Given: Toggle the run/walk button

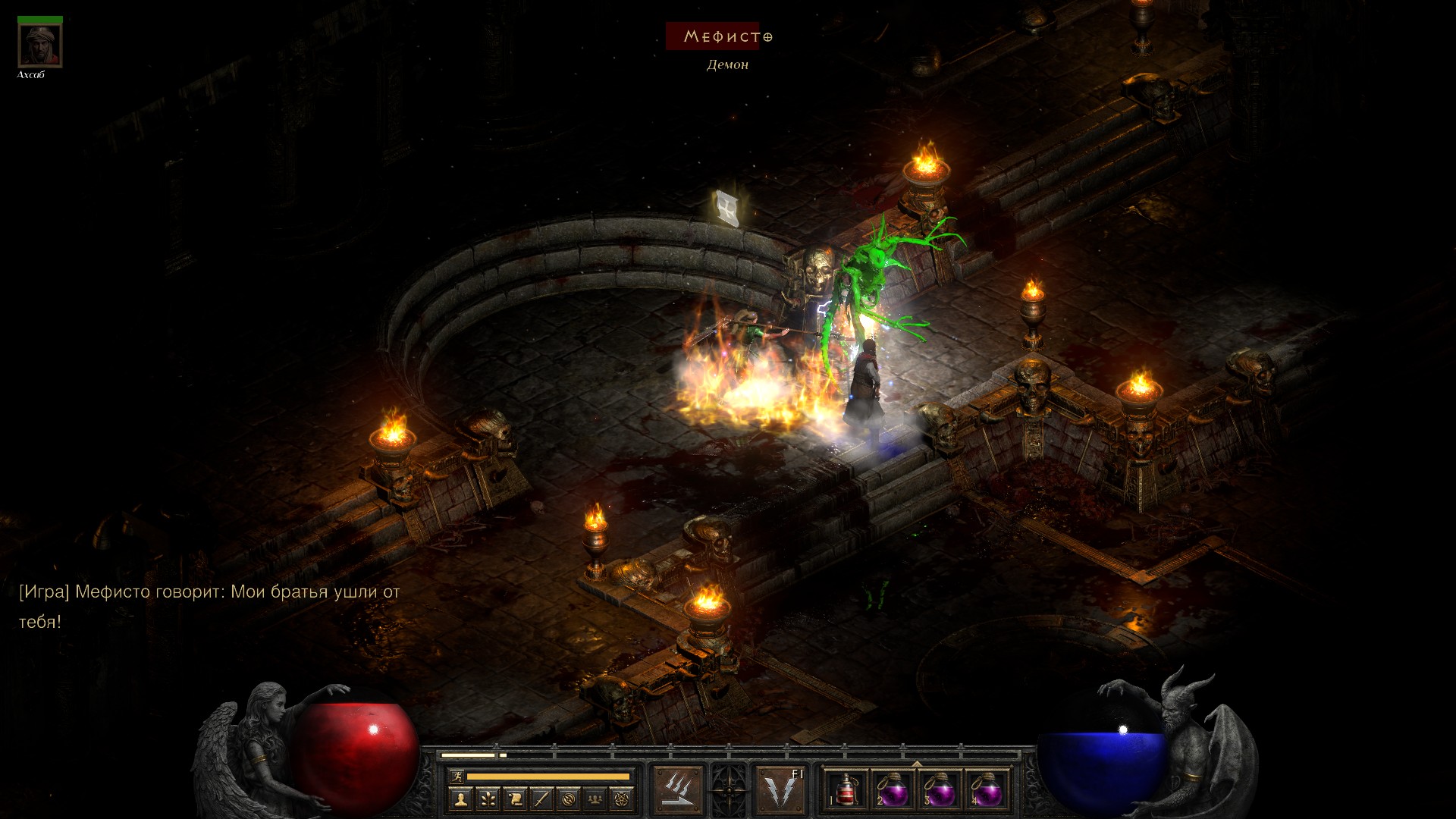Looking at the screenshot, I should [457, 776].
